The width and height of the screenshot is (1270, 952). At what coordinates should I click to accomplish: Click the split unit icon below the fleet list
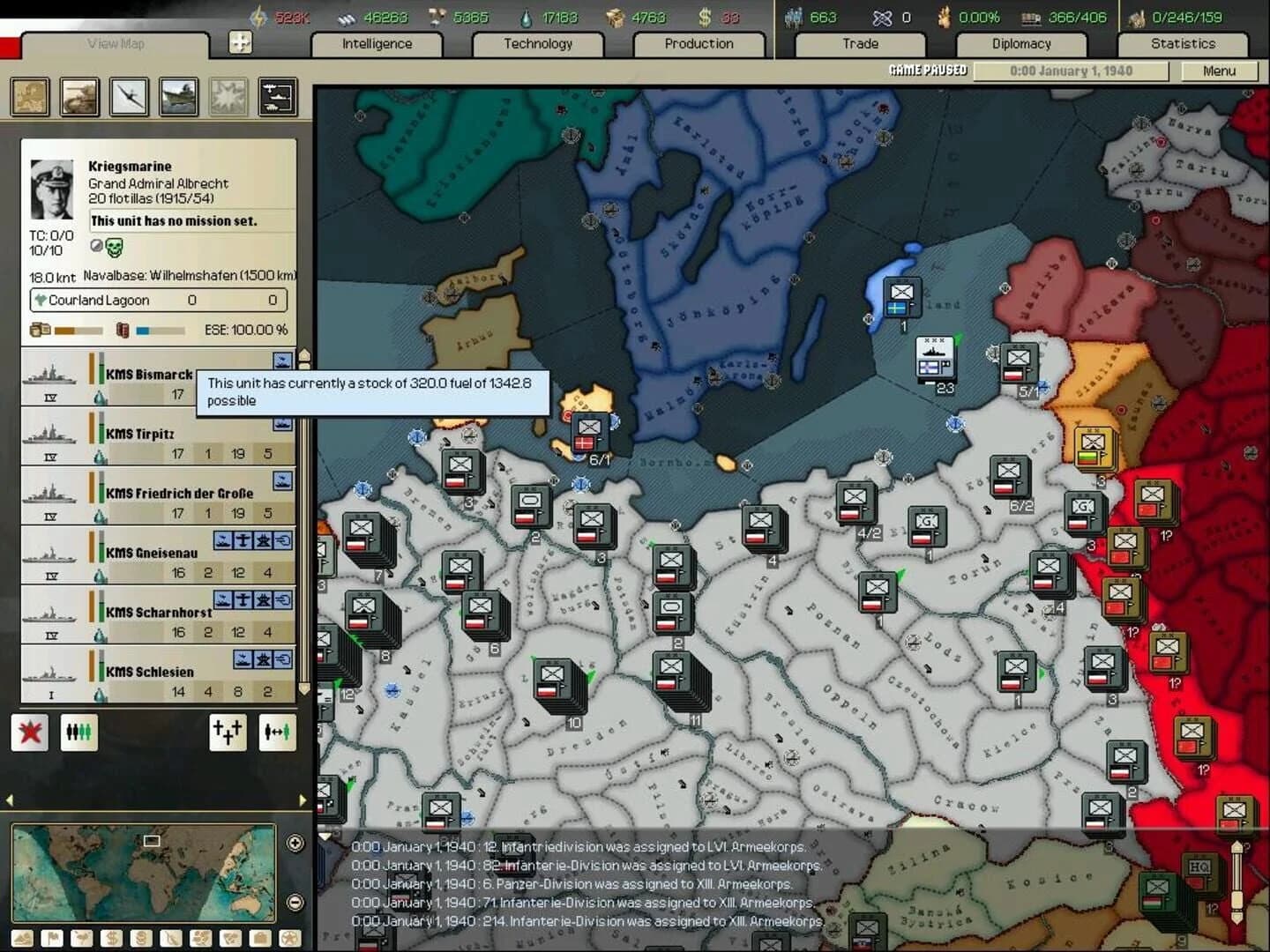278,733
